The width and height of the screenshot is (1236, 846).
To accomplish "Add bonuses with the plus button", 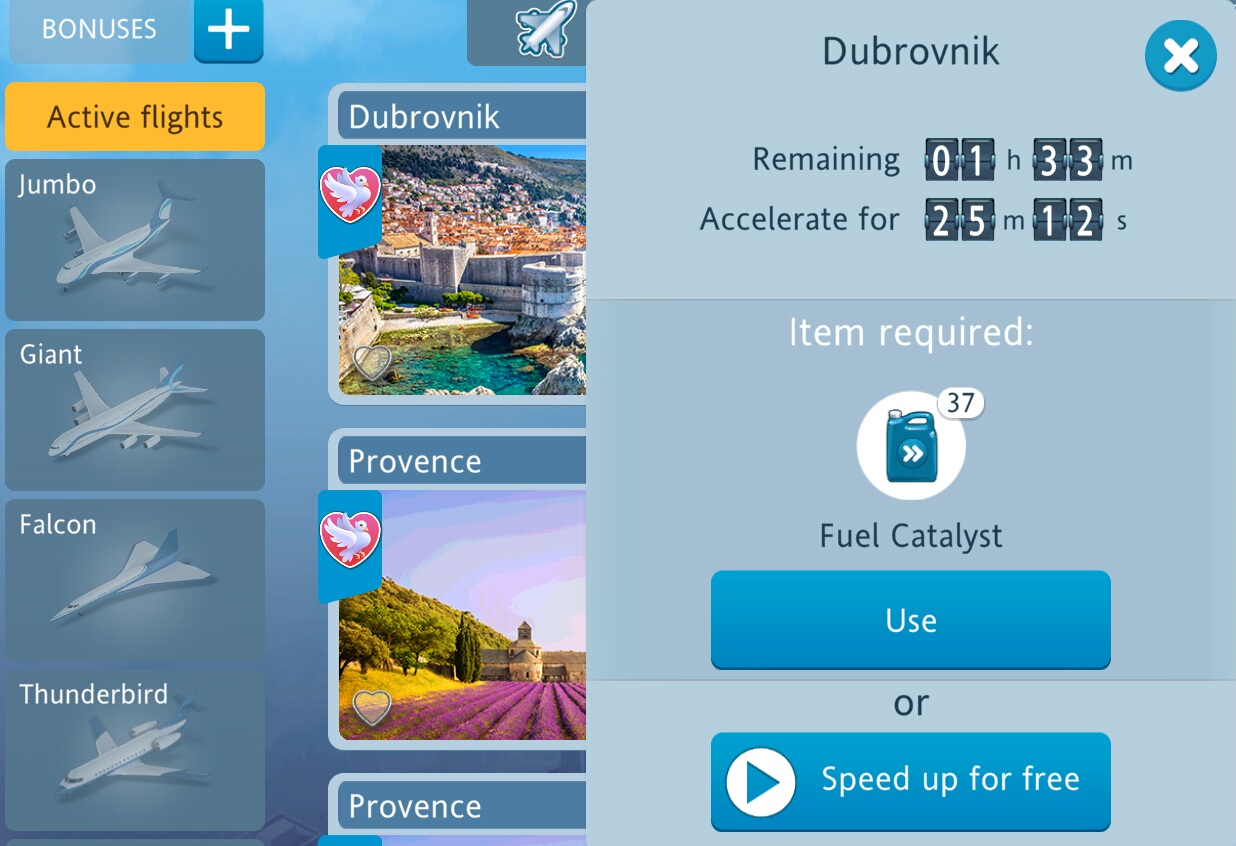I will (x=228, y=30).
